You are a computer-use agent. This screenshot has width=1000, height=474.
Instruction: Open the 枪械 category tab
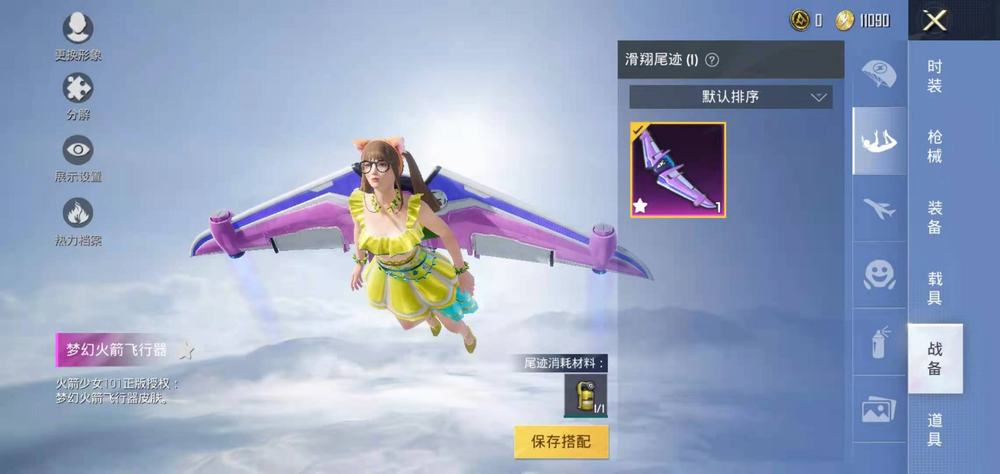pyautogui.click(x=935, y=146)
